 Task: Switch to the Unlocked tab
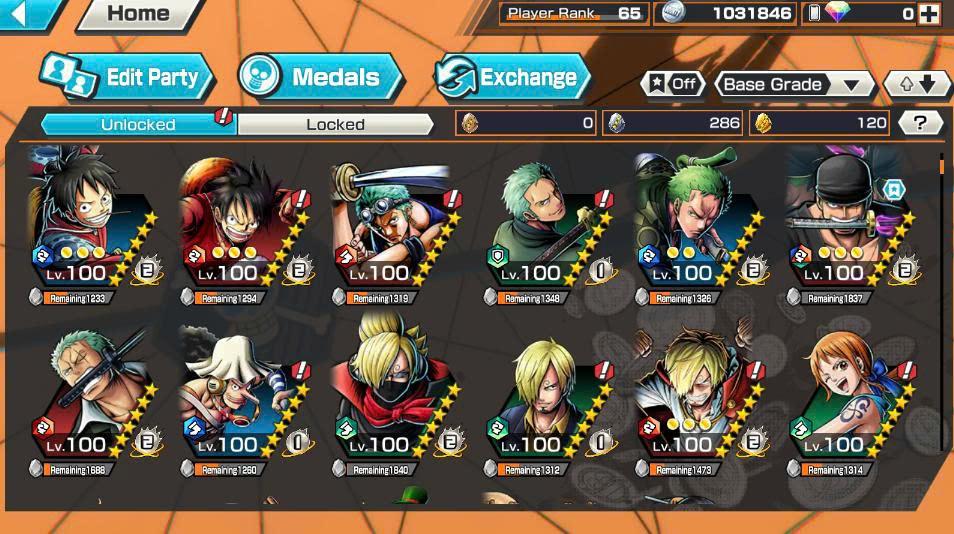(x=137, y=124)
